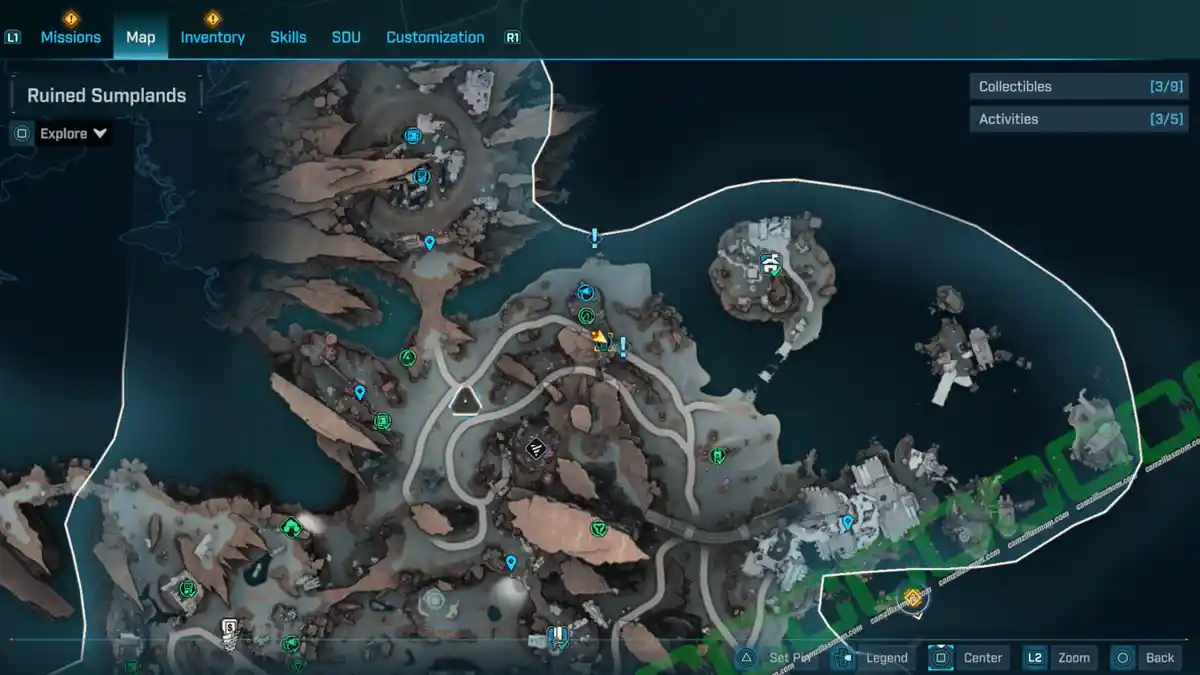1200x675 pixels.
Task: Select the black diamond marker with stripes
Action: point(535,449)
